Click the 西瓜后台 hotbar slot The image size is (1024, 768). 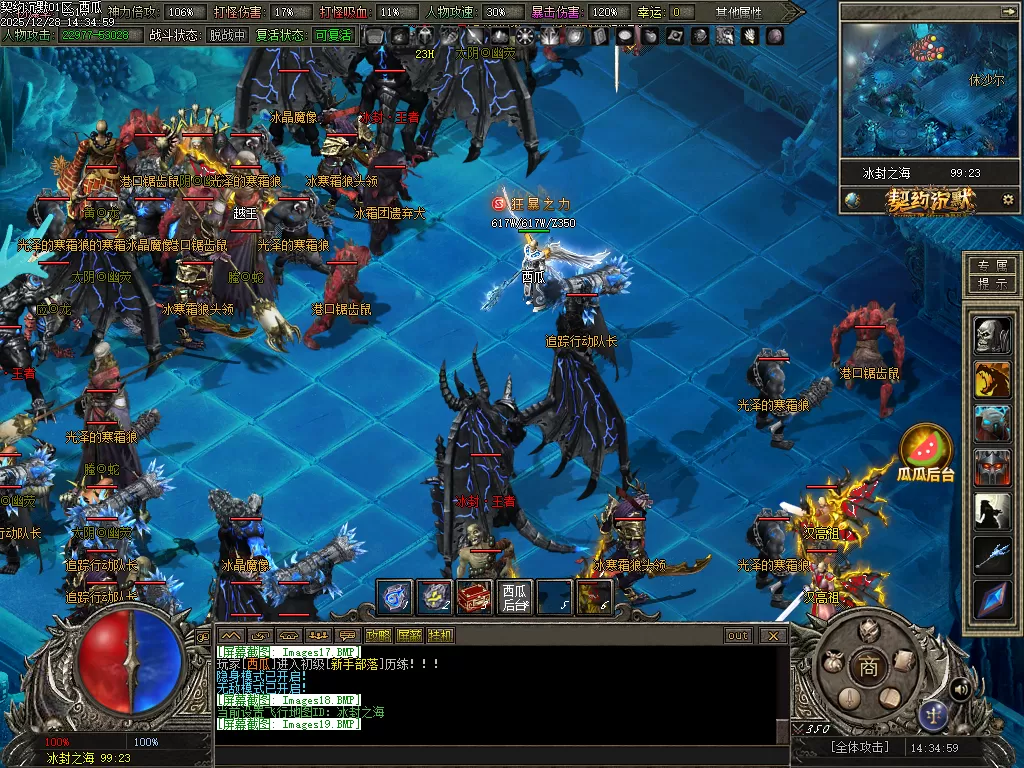[515, 597]
